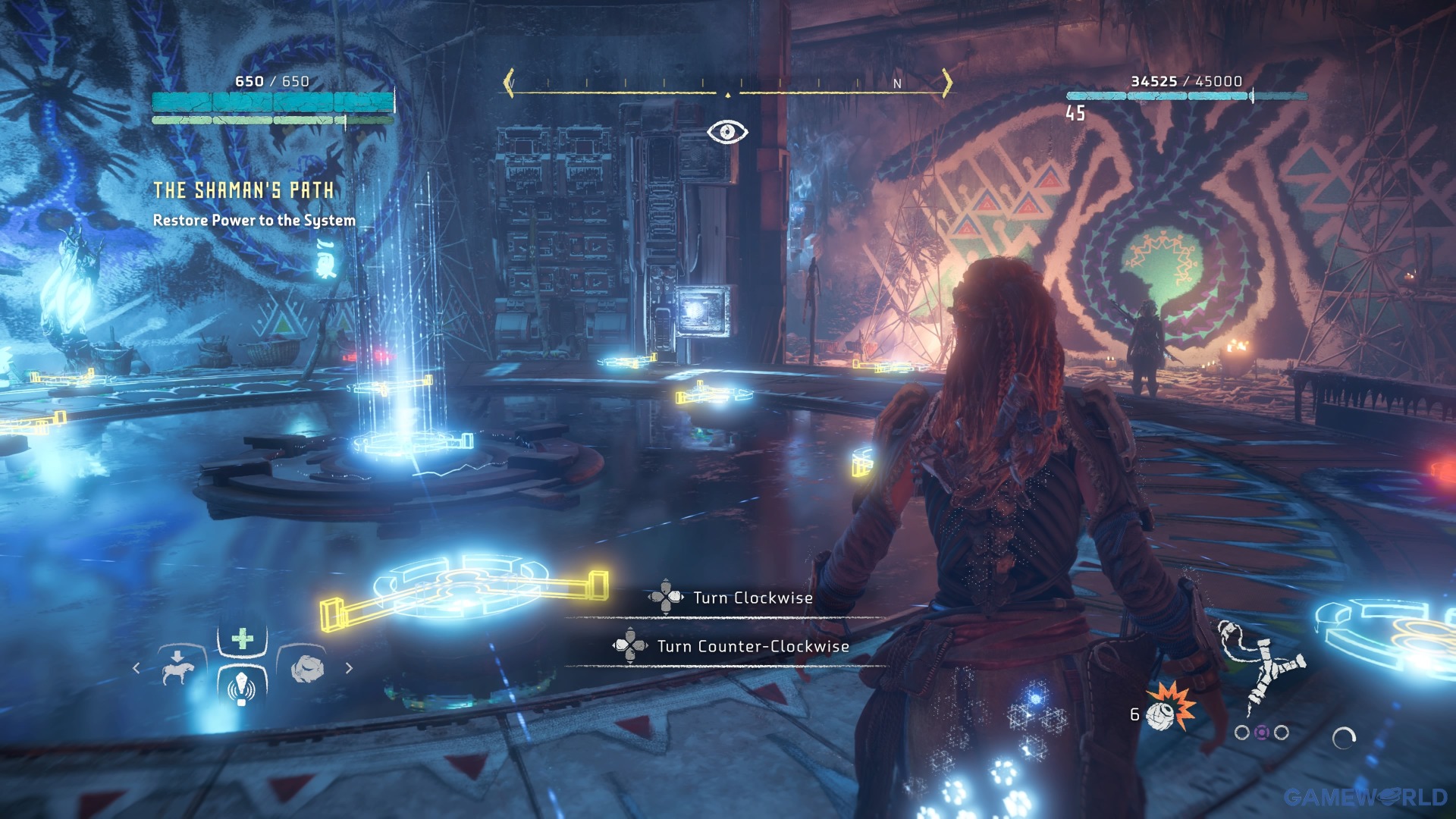The image size is (1456, 819).
Task: Click the Focus eye icon
Action: 727,132
